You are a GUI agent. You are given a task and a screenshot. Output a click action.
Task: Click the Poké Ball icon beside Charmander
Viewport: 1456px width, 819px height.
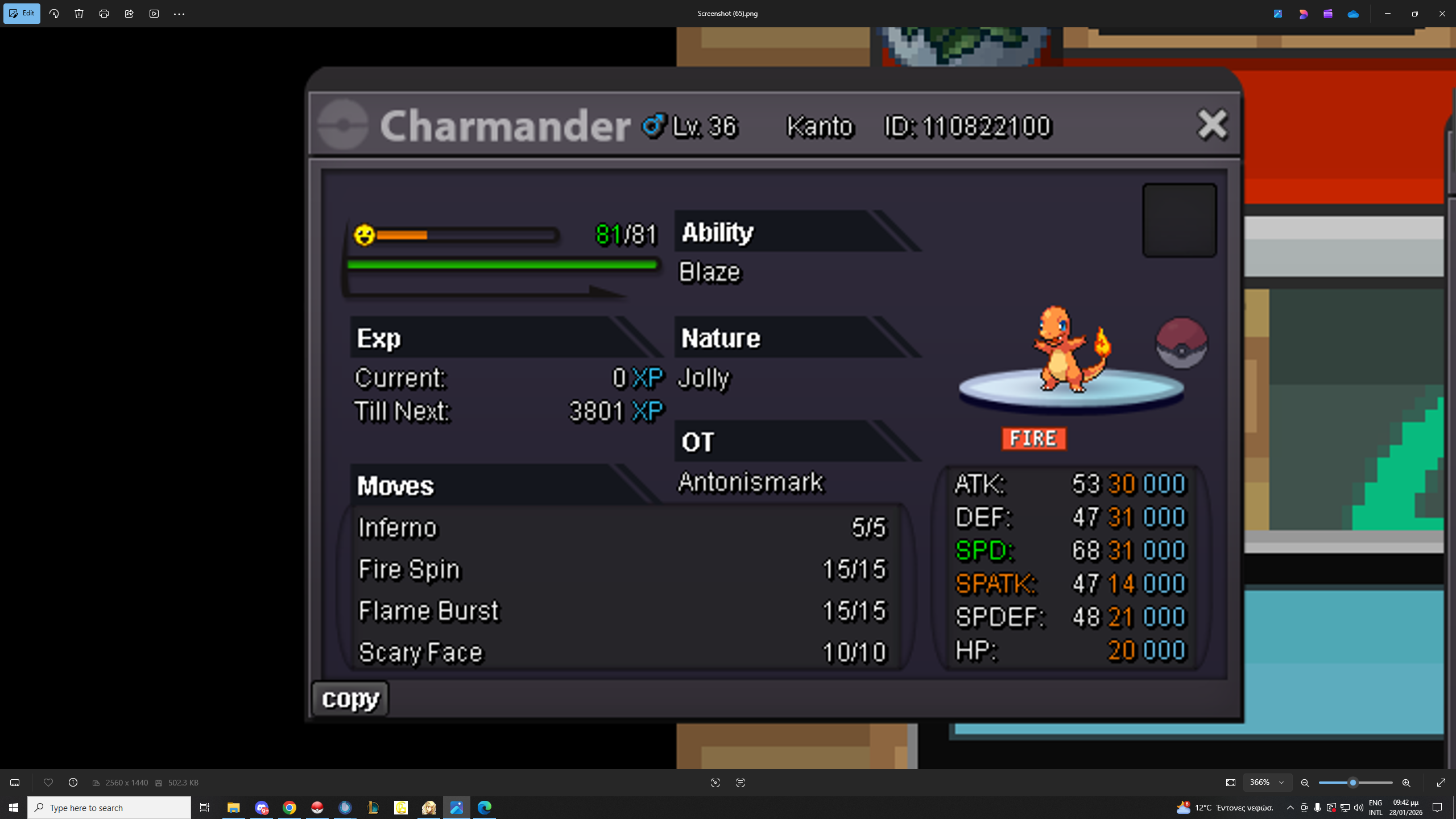(x=1181, y=343)
